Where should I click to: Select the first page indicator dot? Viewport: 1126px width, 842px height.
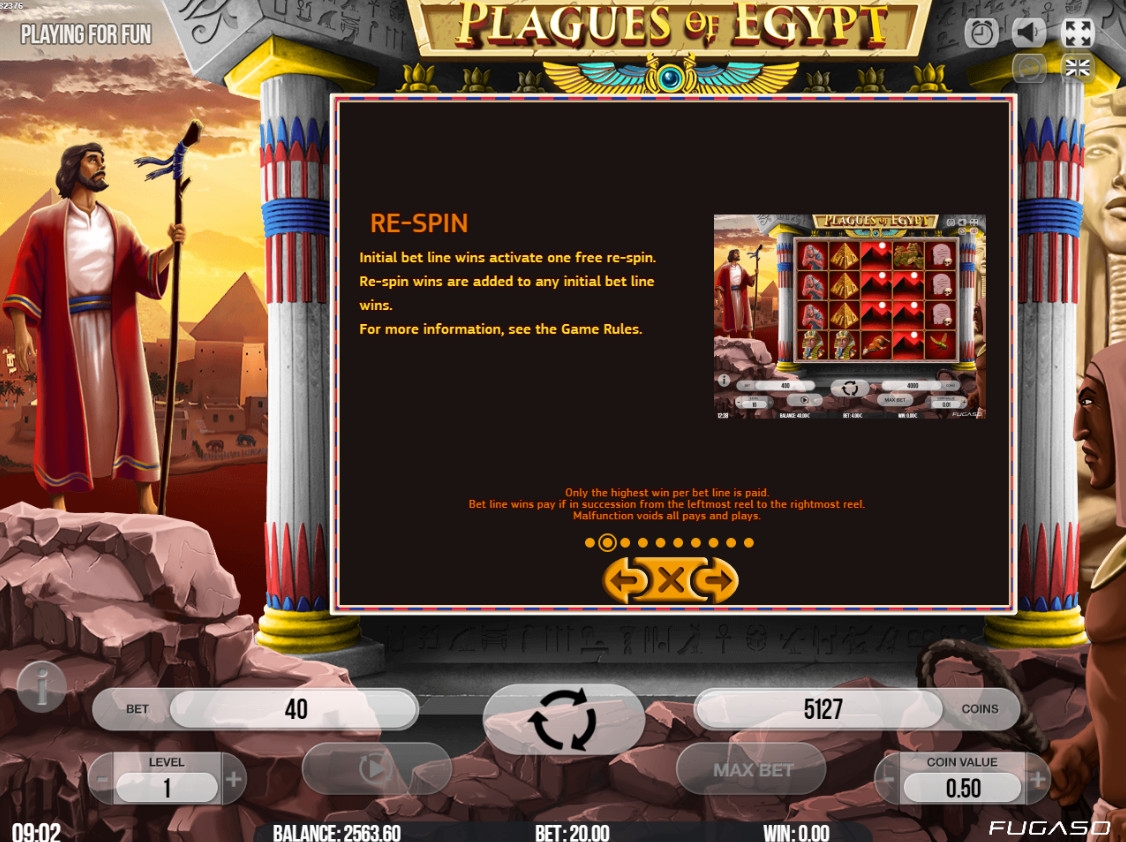click(x=590, y=543)
